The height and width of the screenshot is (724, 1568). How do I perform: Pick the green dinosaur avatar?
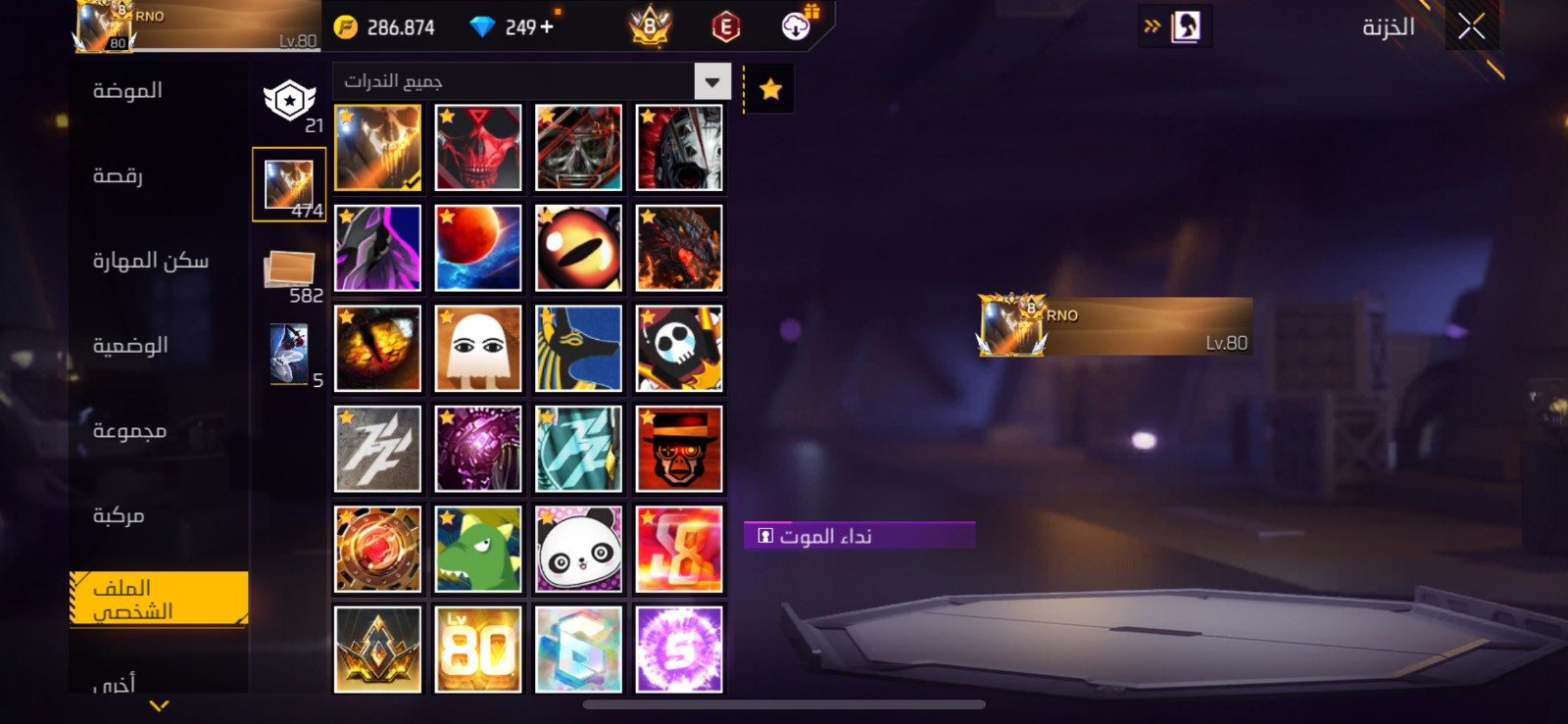478,550
